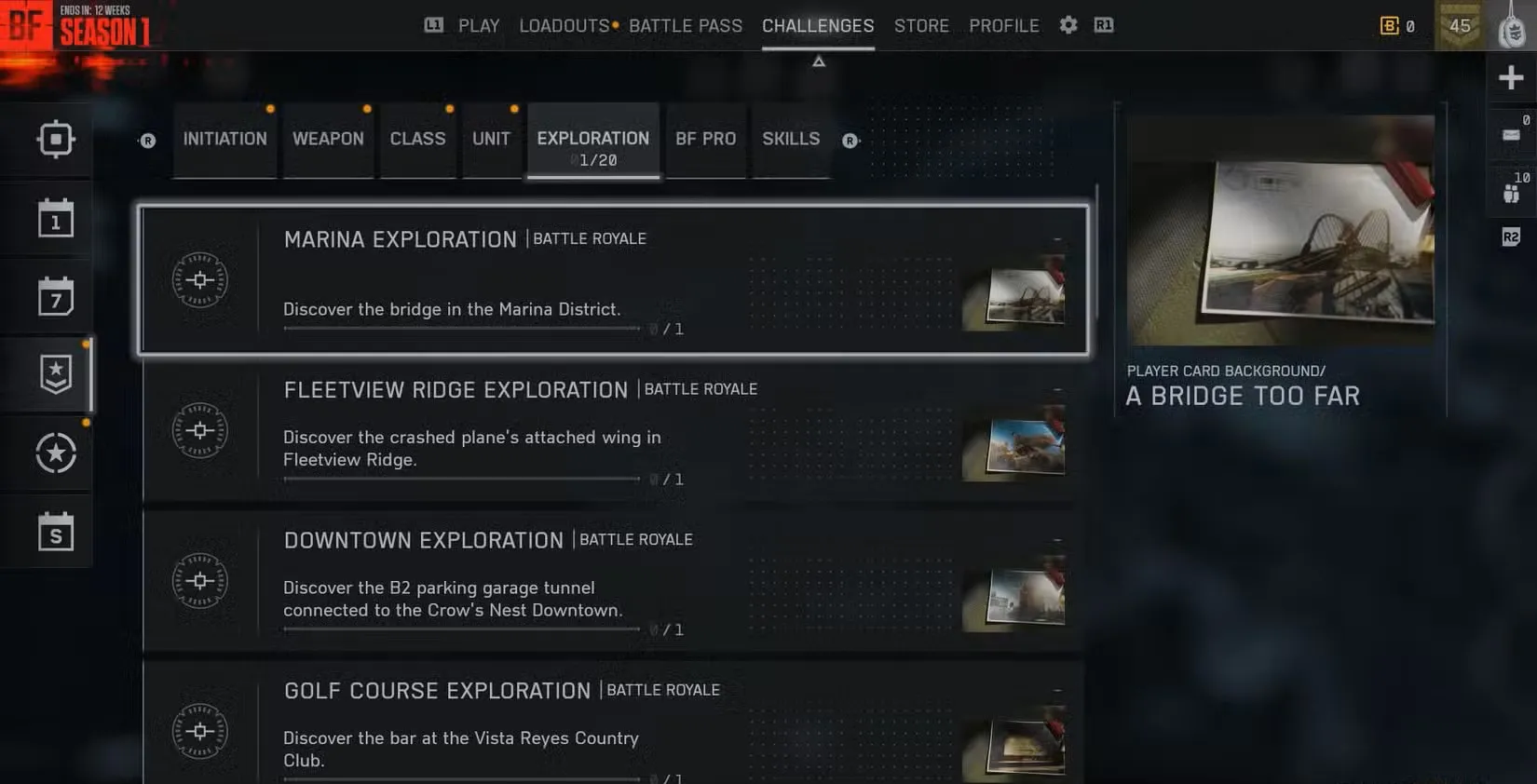Open the settings gear icon
Screen dimensions: 1537x784
(x=1068, y=25)
